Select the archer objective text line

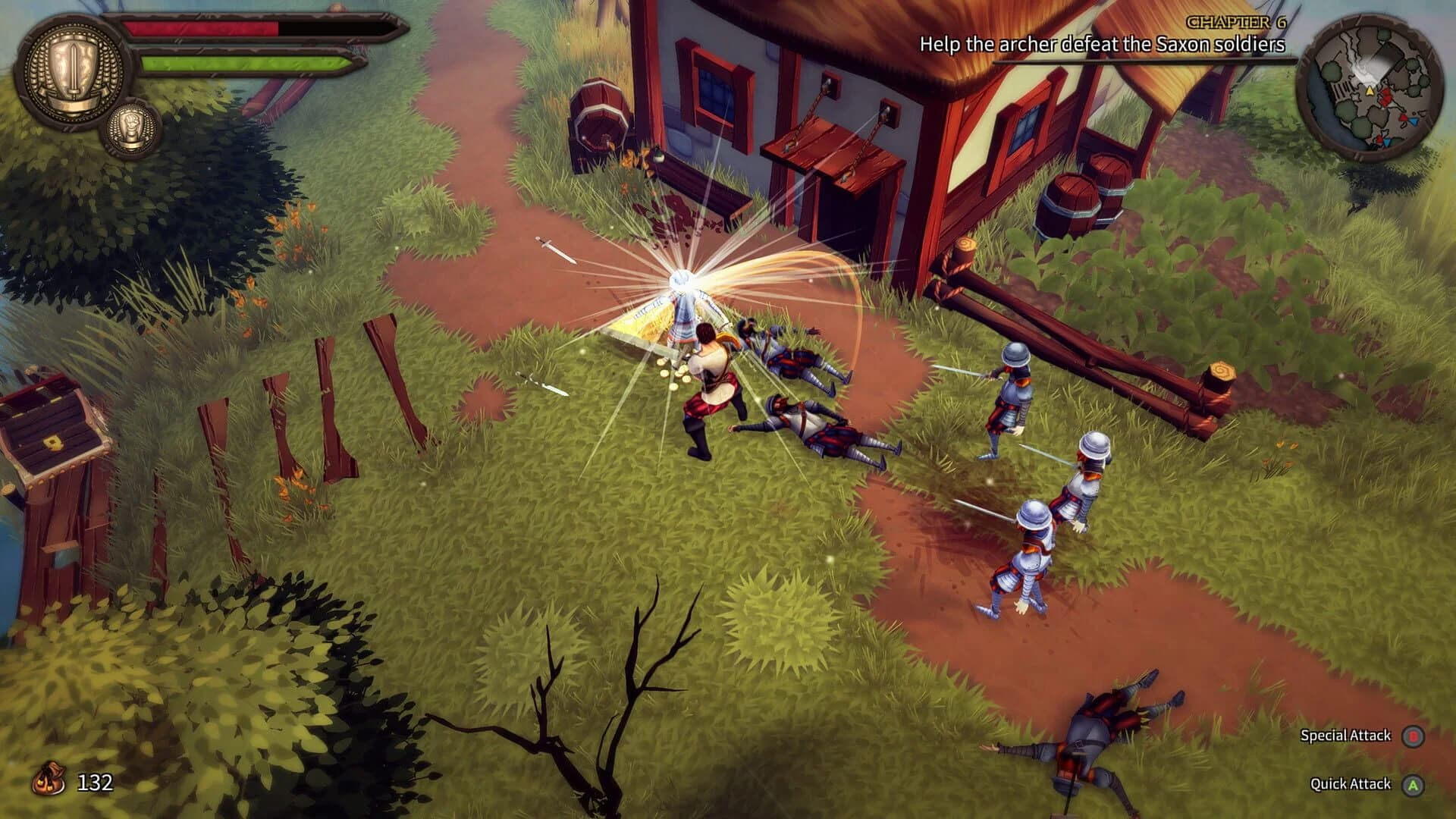point(1103,44)
